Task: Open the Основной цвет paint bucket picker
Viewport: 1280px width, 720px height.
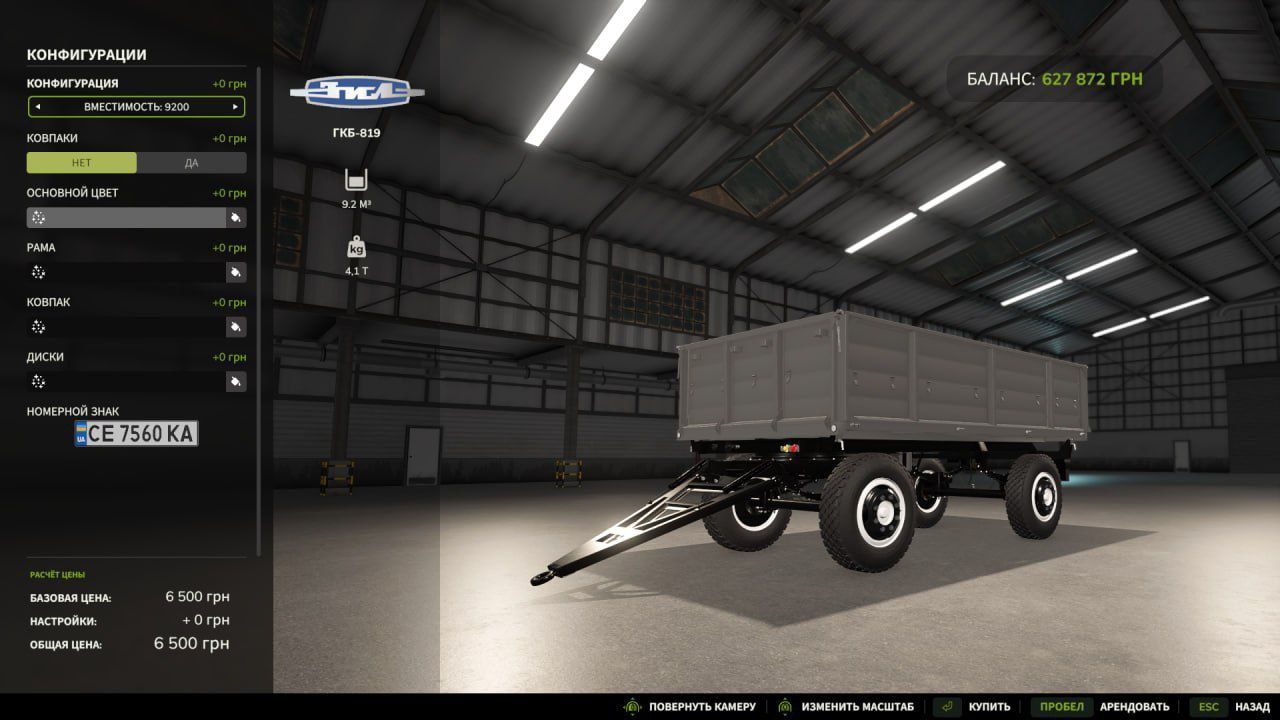Action: point(236,218)
